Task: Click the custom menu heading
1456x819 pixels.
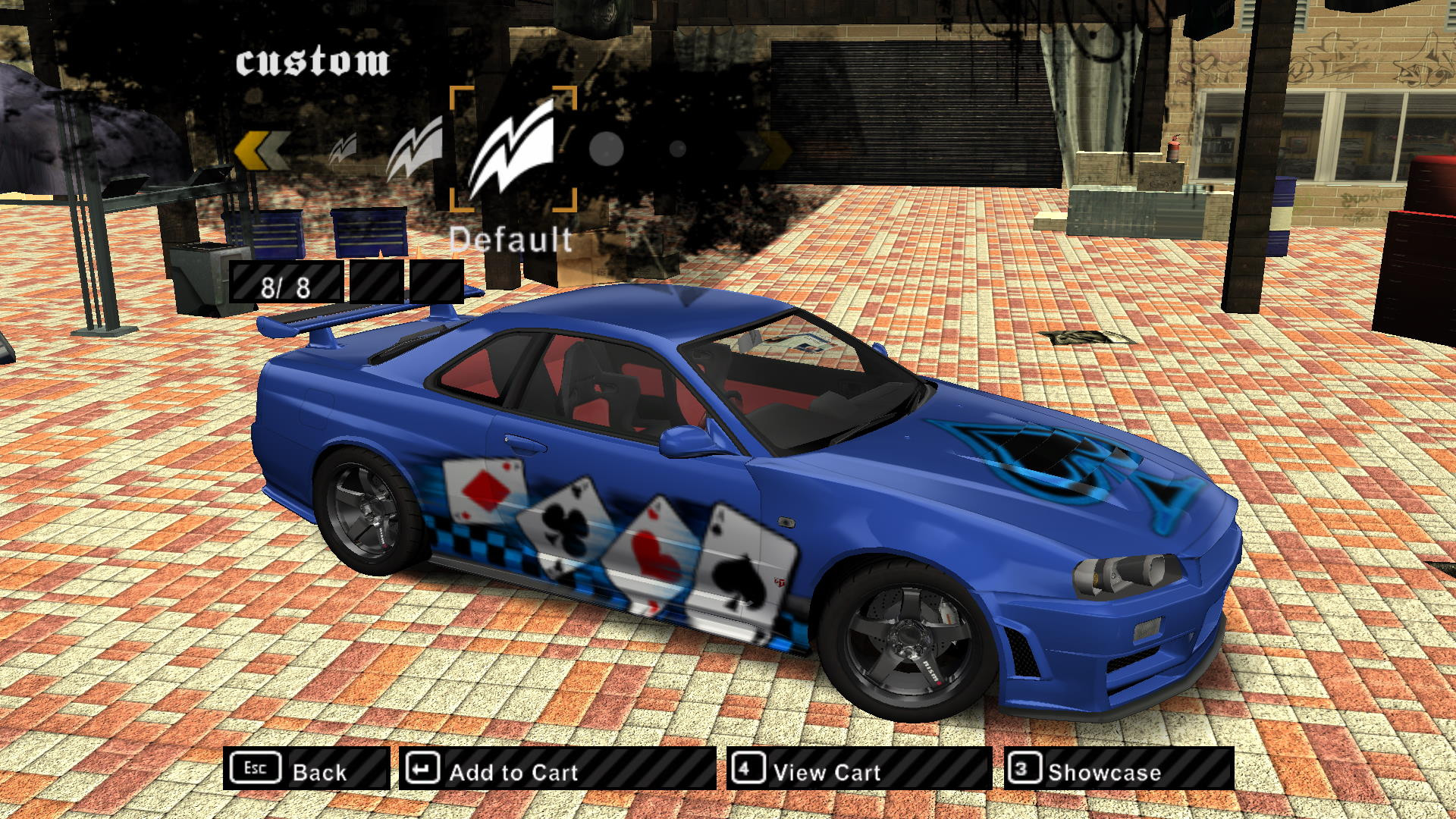Action: [313, 61]
